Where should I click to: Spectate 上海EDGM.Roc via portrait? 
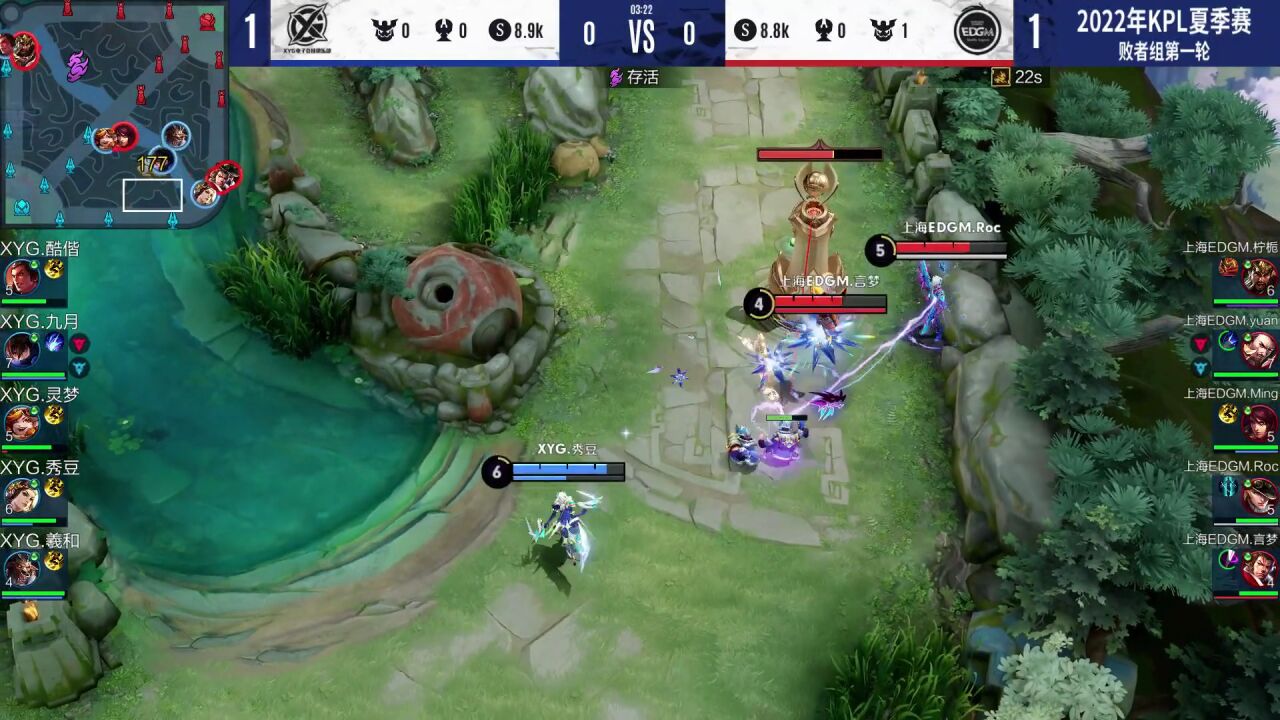[x=1259, y=496]
